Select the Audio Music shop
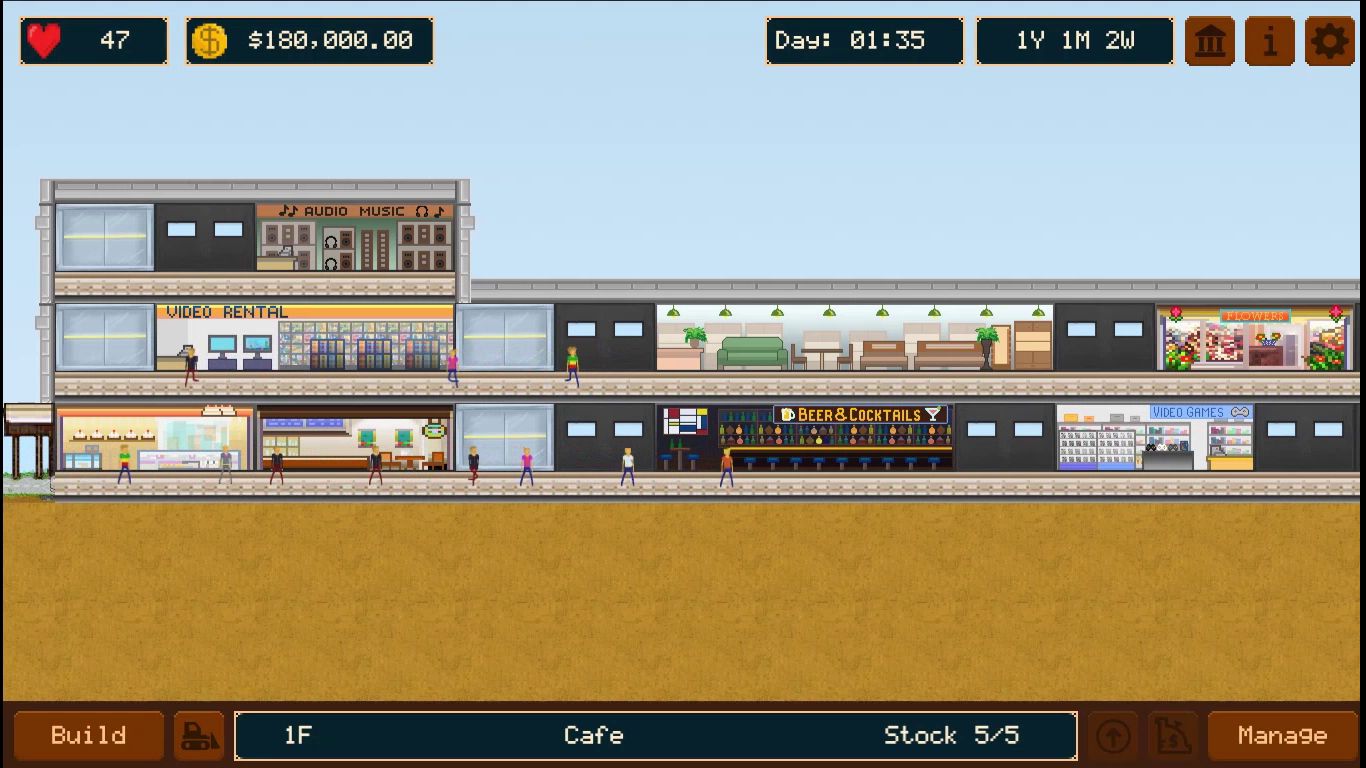This screenshot has height=768, width=1366. click(x=355, y=238)
